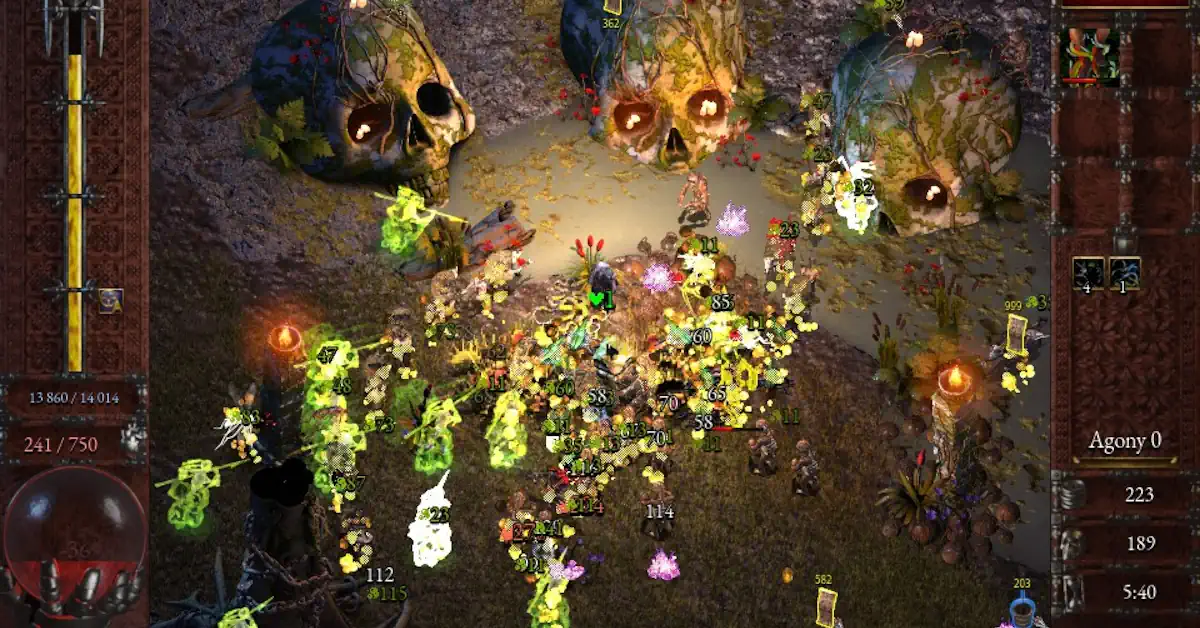Activate the dark item icon with count 1
The width and height of the screenshot is (1200, 628).
(1124, 273)
